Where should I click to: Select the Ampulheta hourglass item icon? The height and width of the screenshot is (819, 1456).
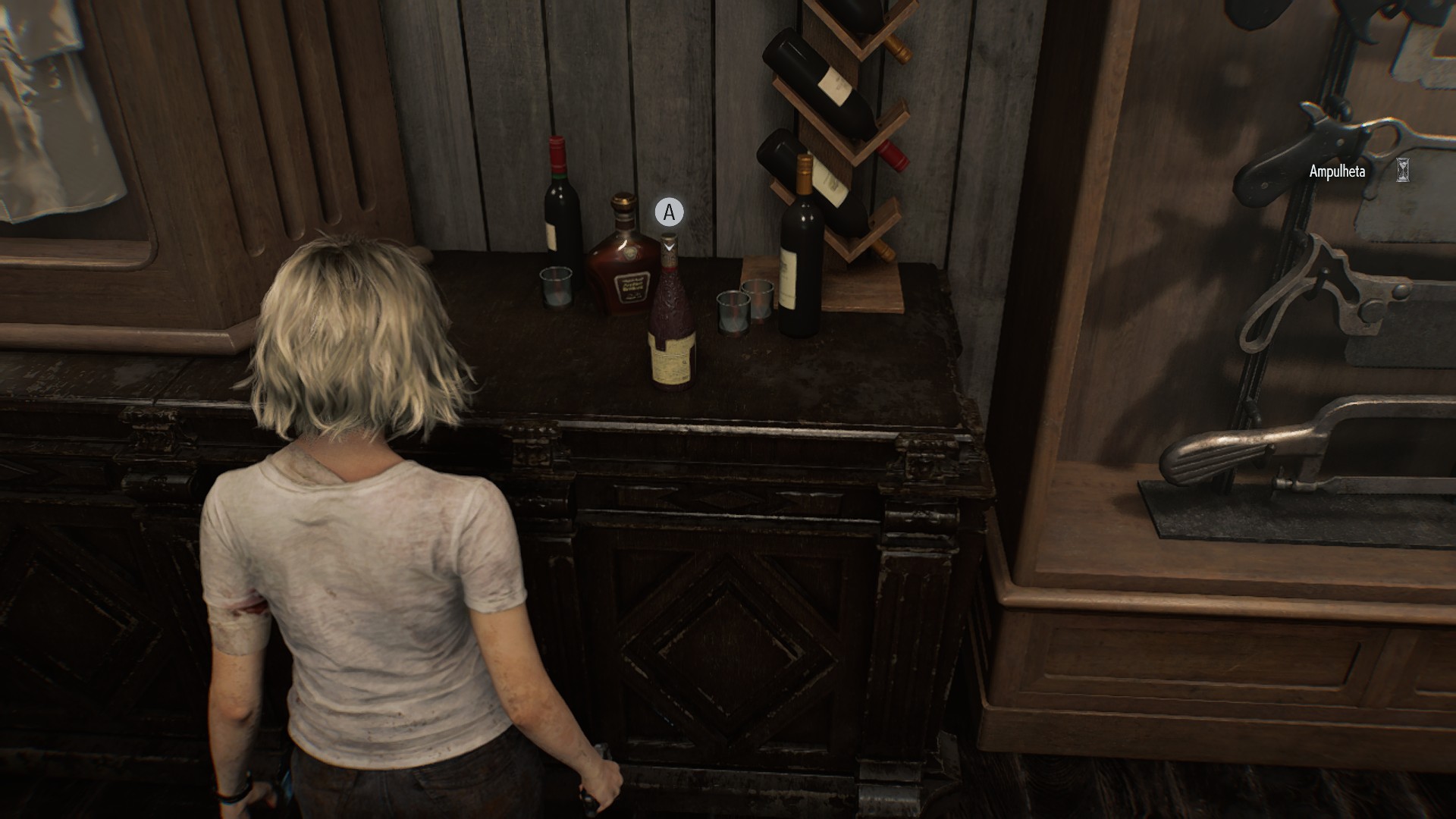coord(1403,171)
